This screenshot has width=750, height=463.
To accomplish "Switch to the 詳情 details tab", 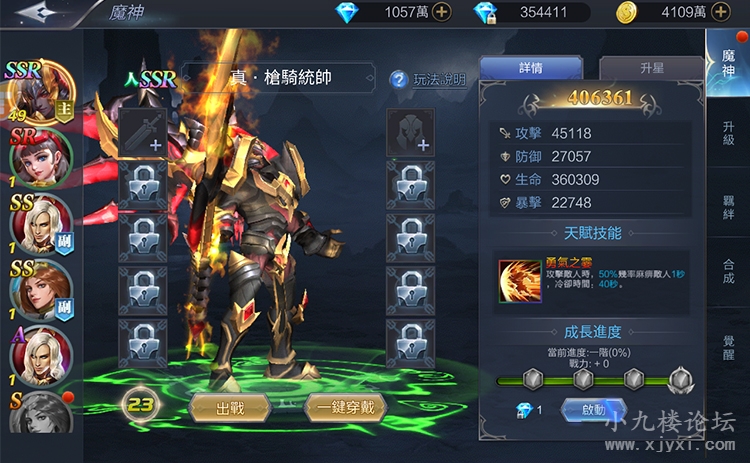I will coord(531,68).
